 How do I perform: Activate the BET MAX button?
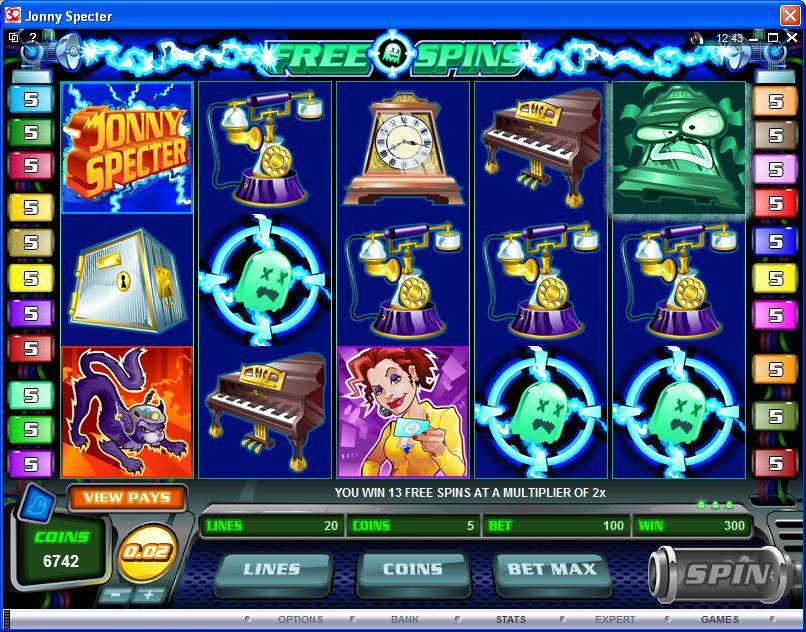552,569
